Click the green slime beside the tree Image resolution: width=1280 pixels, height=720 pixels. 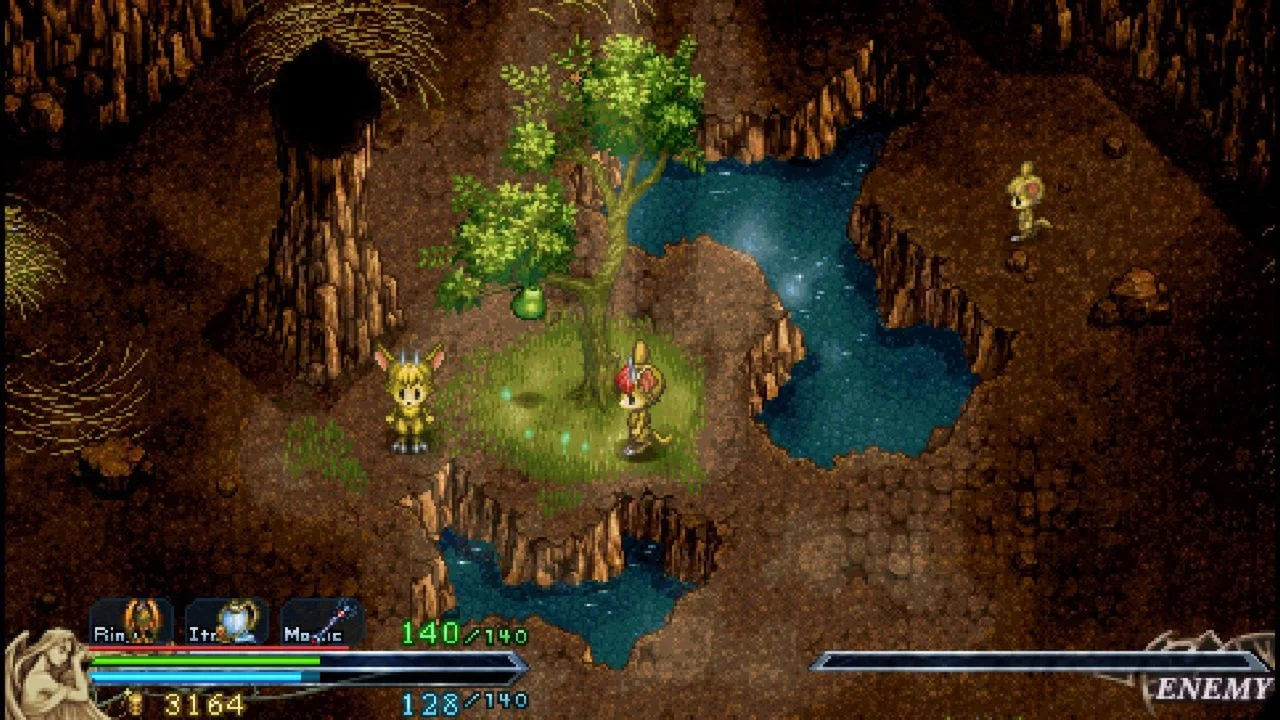click(x=531, y=302)
